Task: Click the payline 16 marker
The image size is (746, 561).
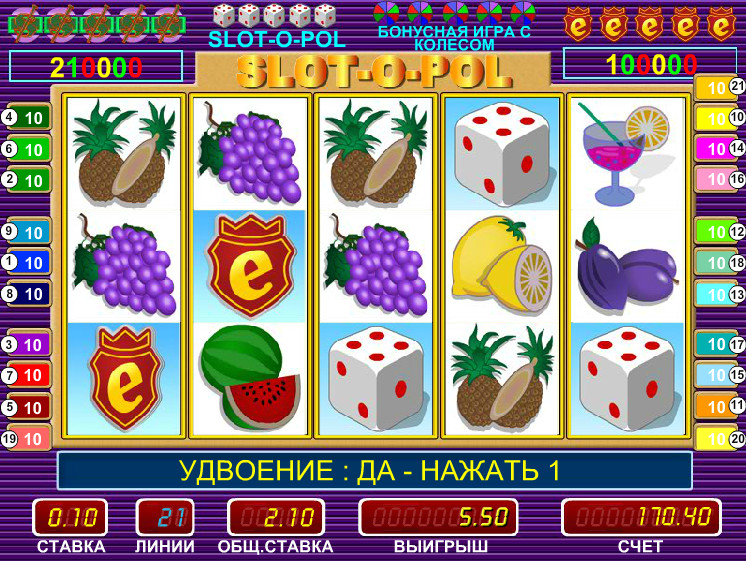Action: click(x=721, y=180)
